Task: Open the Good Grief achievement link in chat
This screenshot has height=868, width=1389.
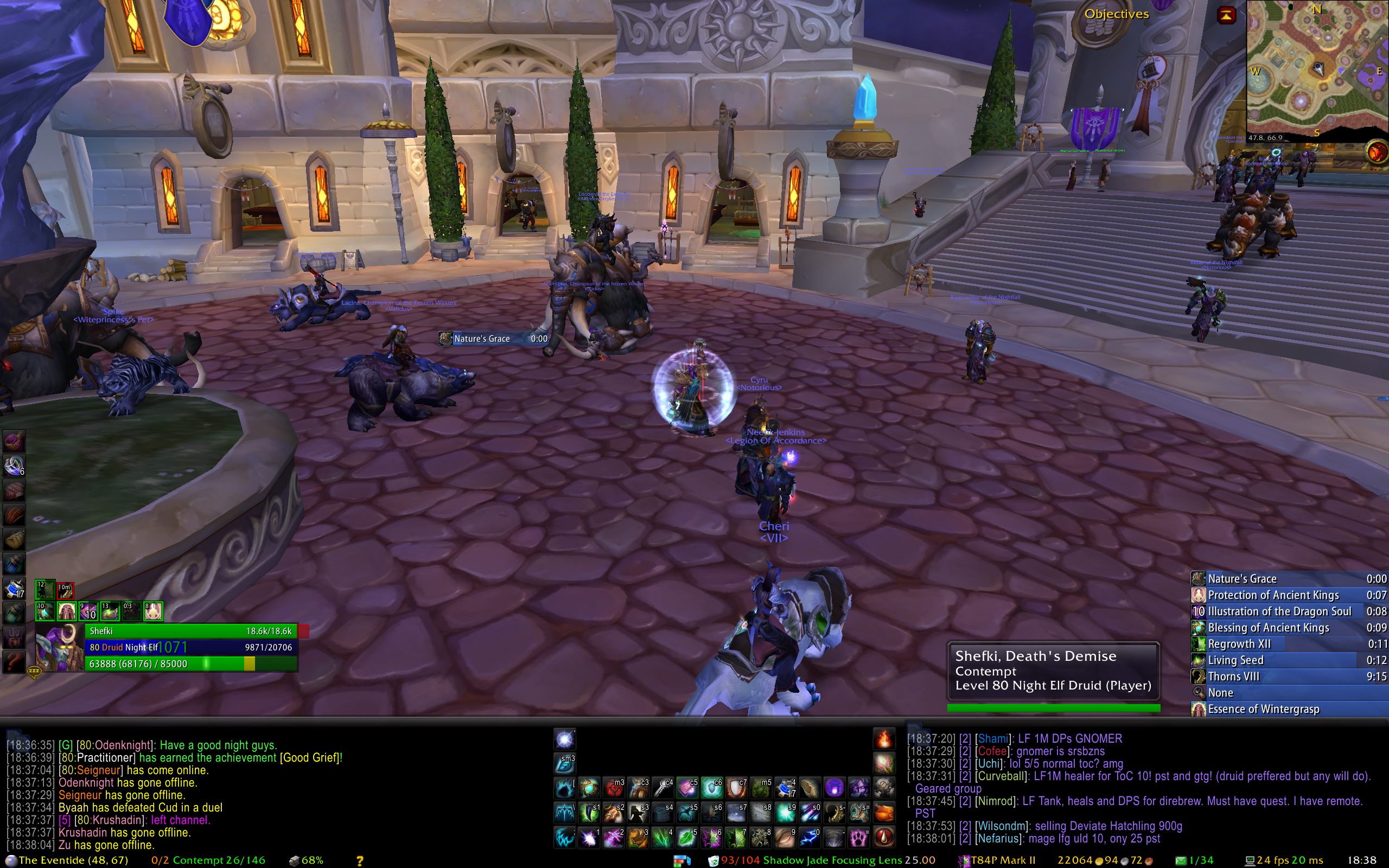Action: click(310, 758)
